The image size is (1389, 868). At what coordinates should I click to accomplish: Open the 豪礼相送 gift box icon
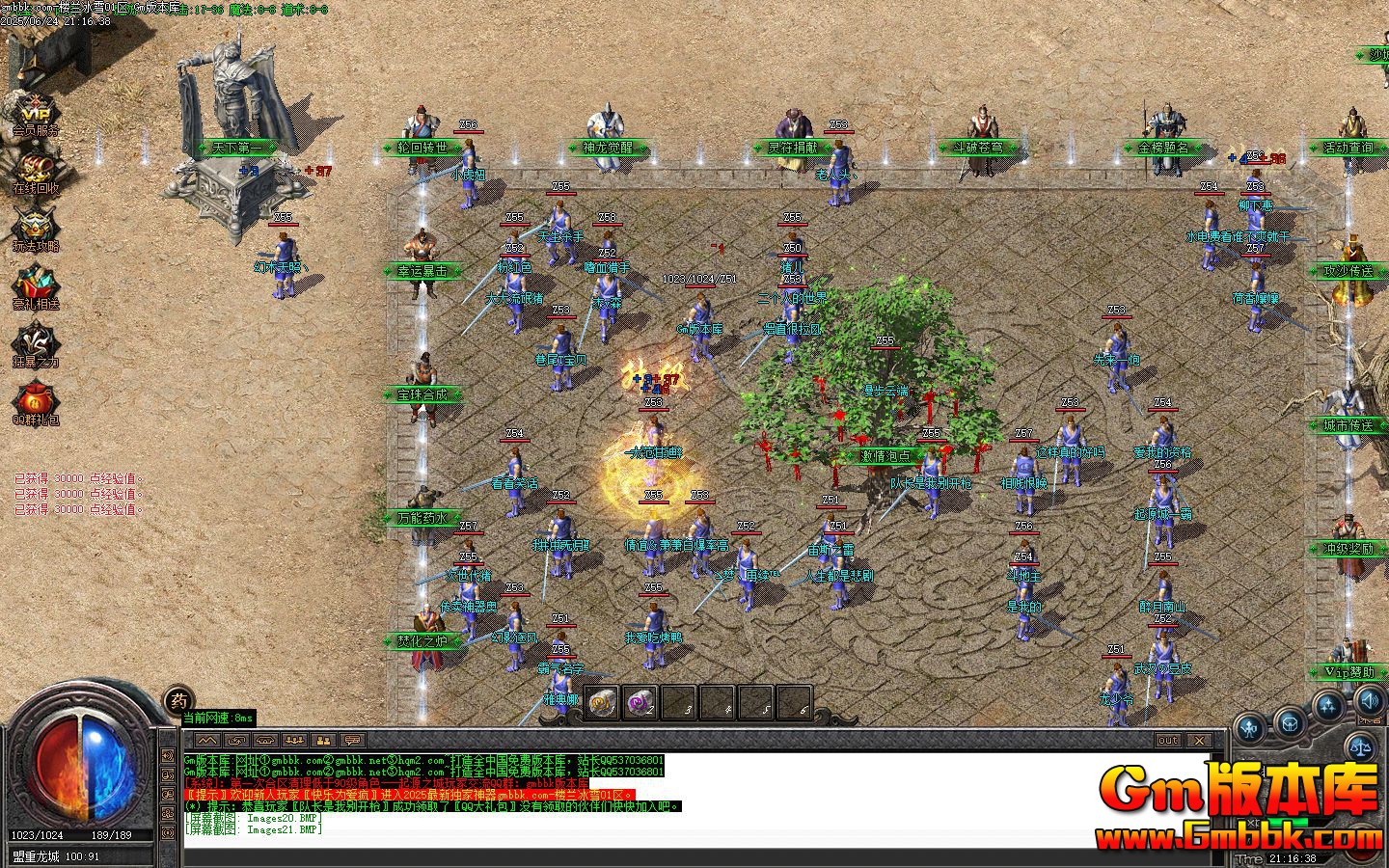34,283
